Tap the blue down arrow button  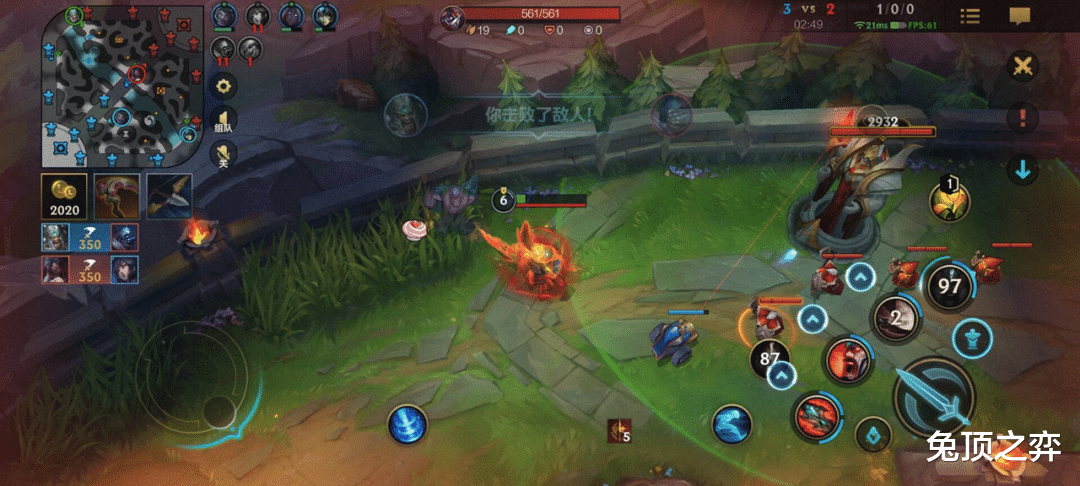pos(1022,169)
